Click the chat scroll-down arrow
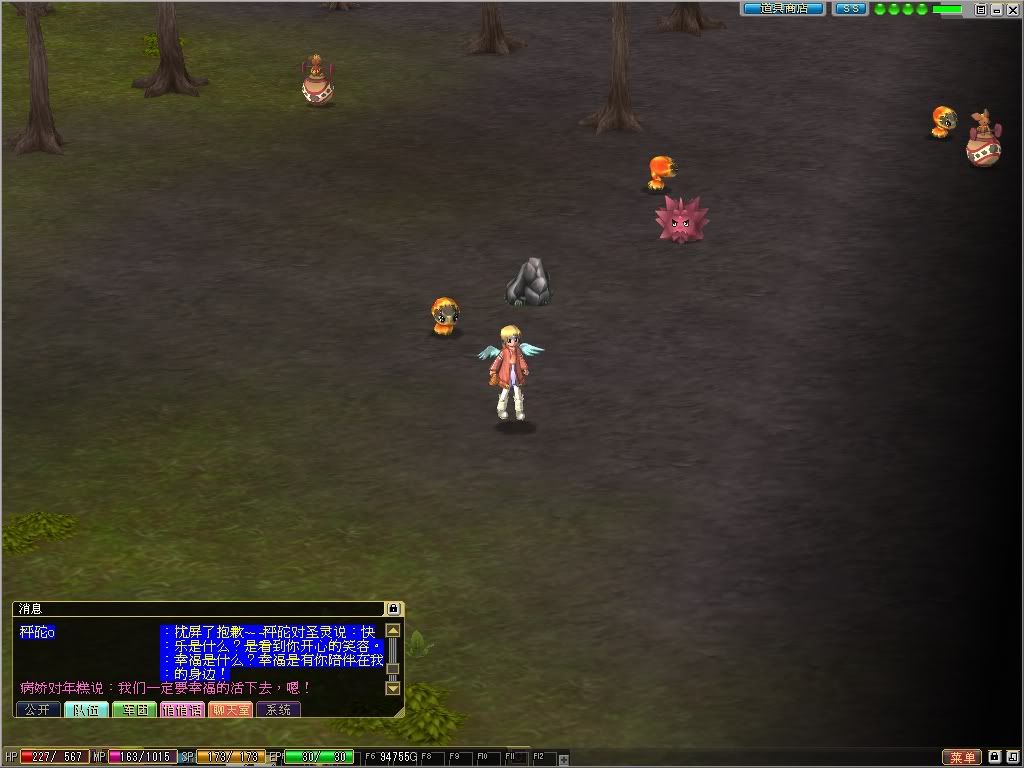The height and width of the screenshot is (768, 1024). click(393, 688)
